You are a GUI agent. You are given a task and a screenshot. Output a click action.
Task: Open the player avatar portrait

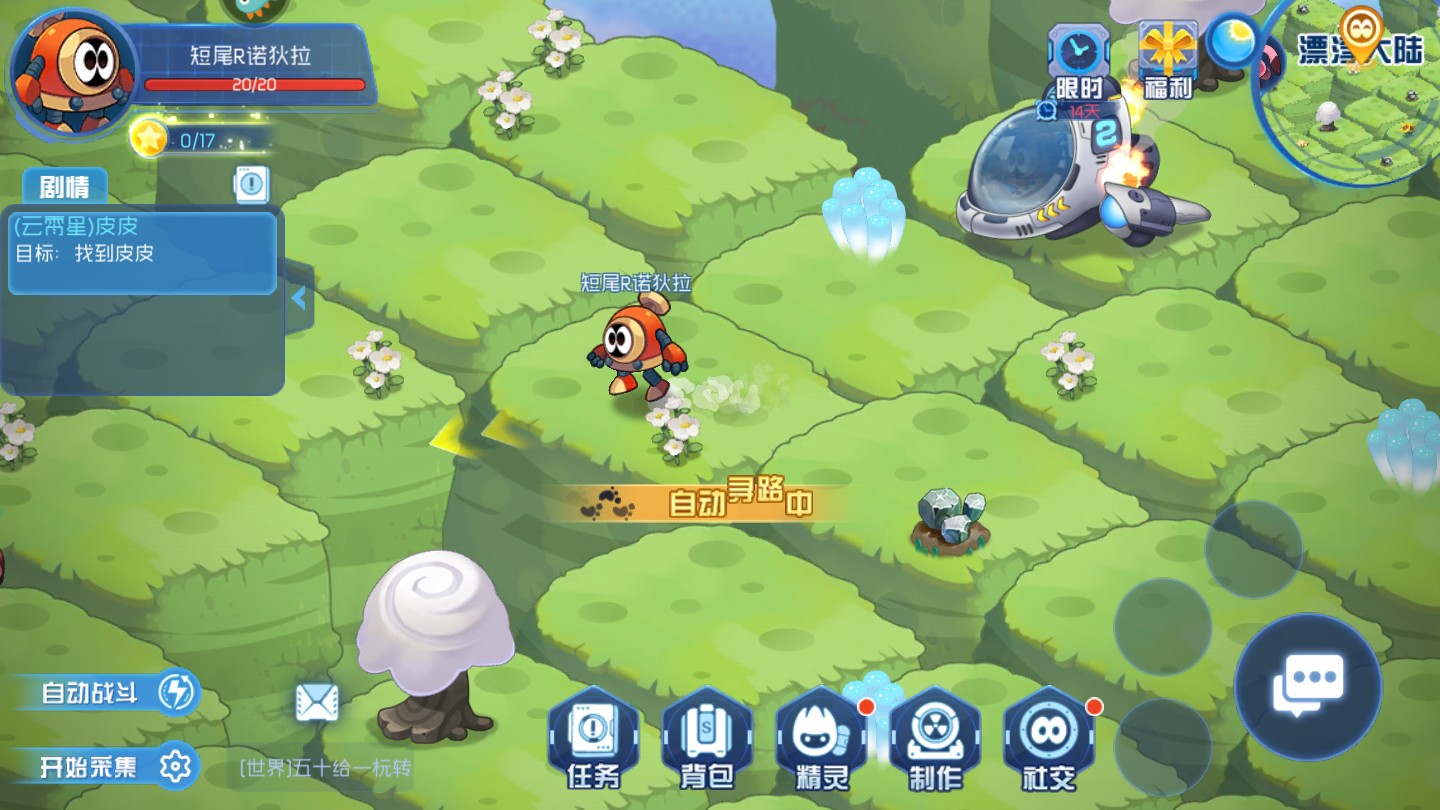point(72,70)
